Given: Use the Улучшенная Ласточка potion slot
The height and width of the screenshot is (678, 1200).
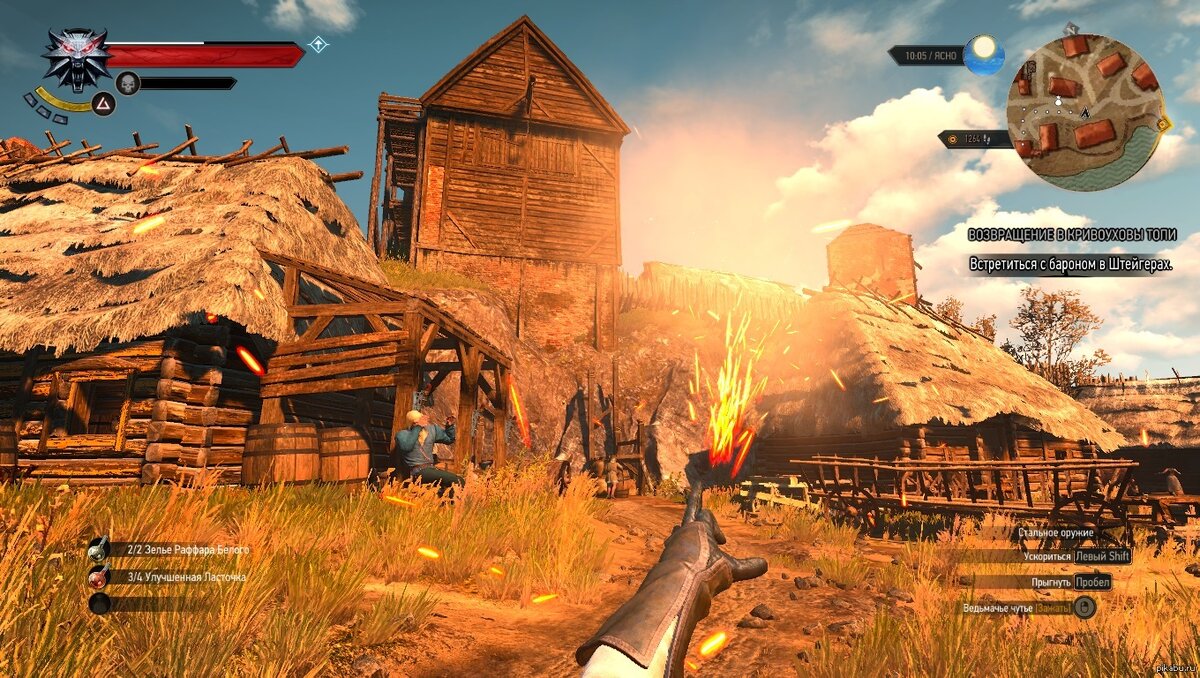Looking at the screenshot, I should point(99,576).
